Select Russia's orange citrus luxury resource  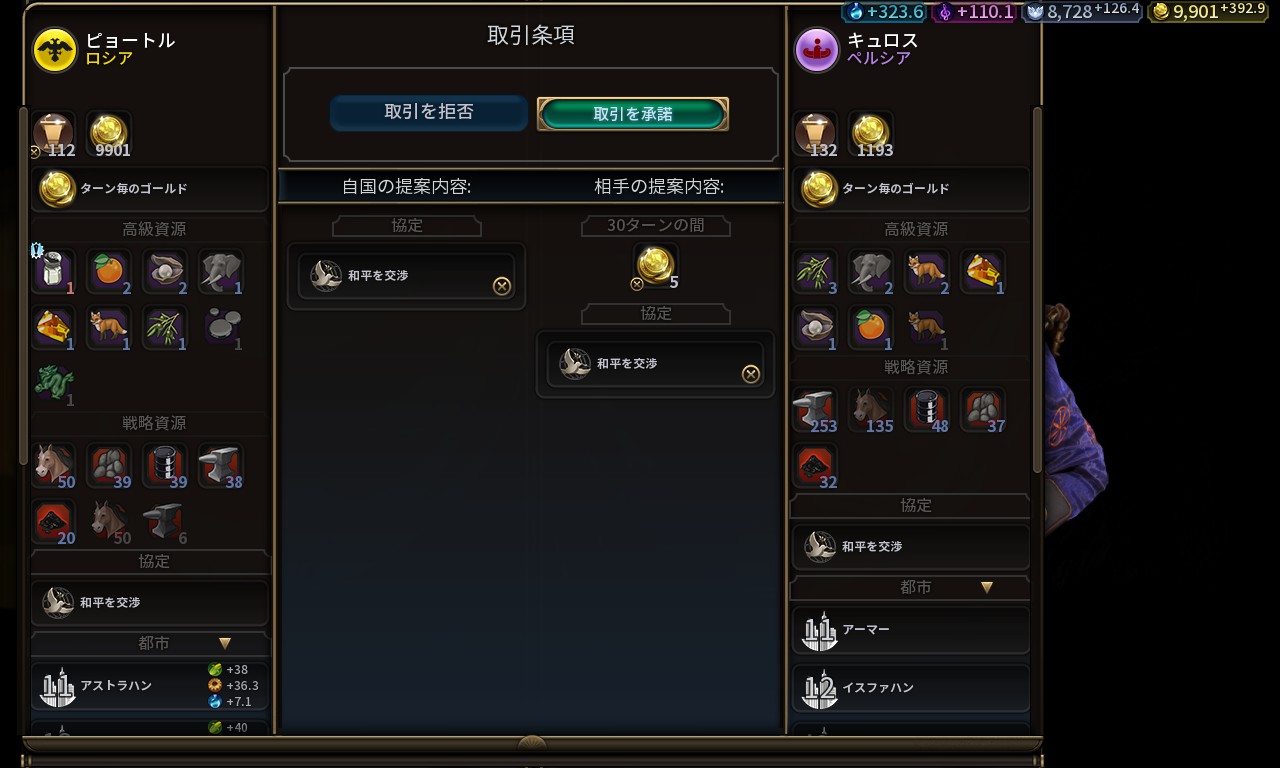[108, 270]
